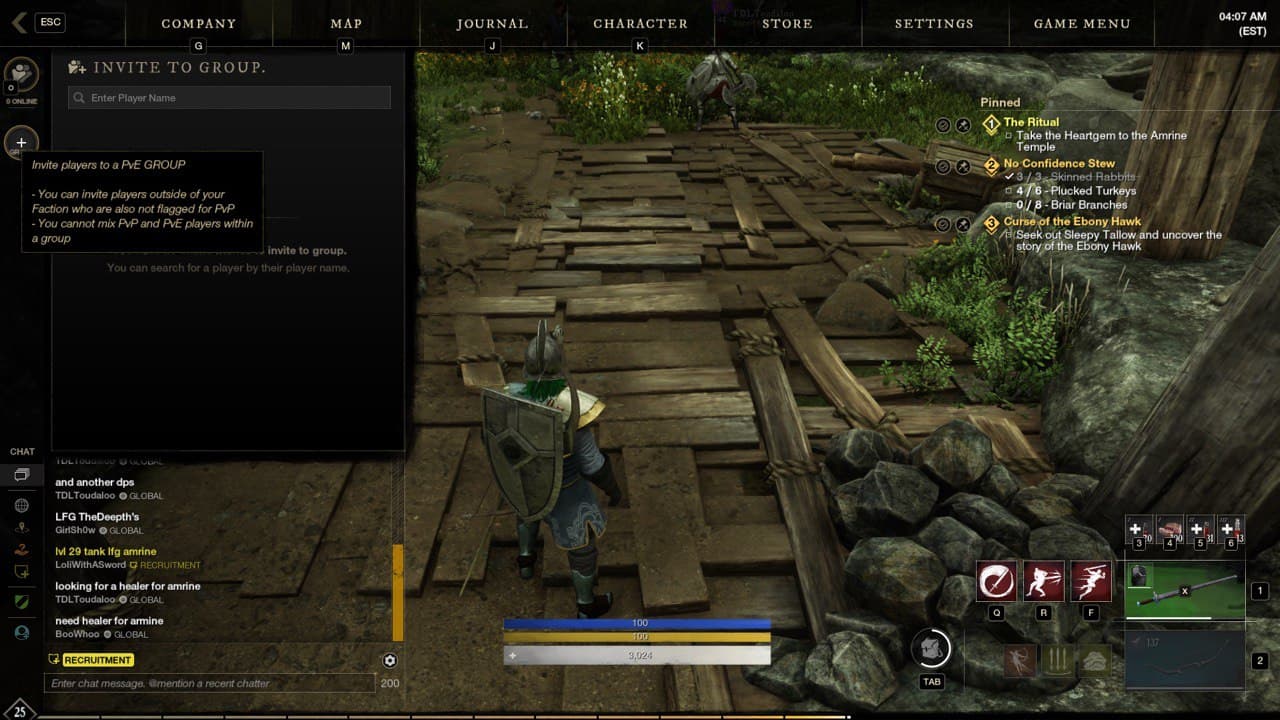Screen dimensions: 1280x720
Task: Select The Ritual pinned quest
Action: coord(1031,123)
